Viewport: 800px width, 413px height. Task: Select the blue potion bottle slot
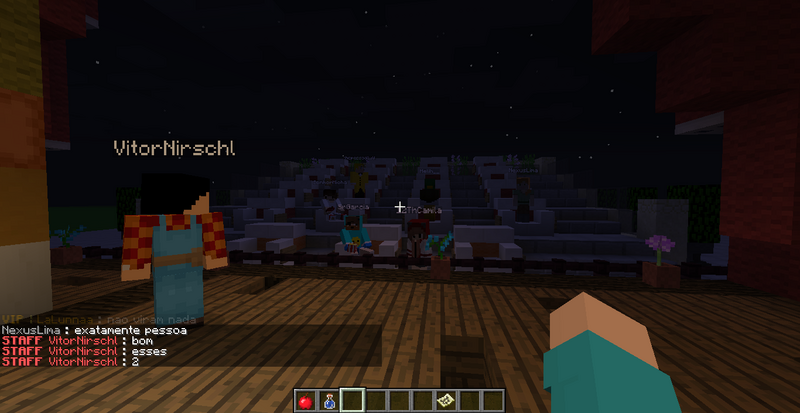coord(329,401)
